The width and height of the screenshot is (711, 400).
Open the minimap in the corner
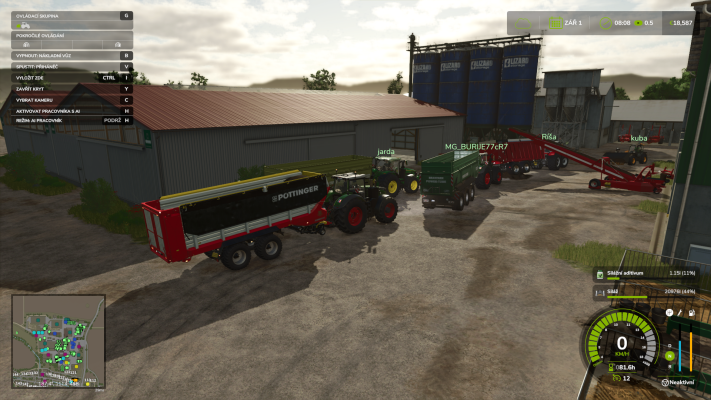(58, 341)
